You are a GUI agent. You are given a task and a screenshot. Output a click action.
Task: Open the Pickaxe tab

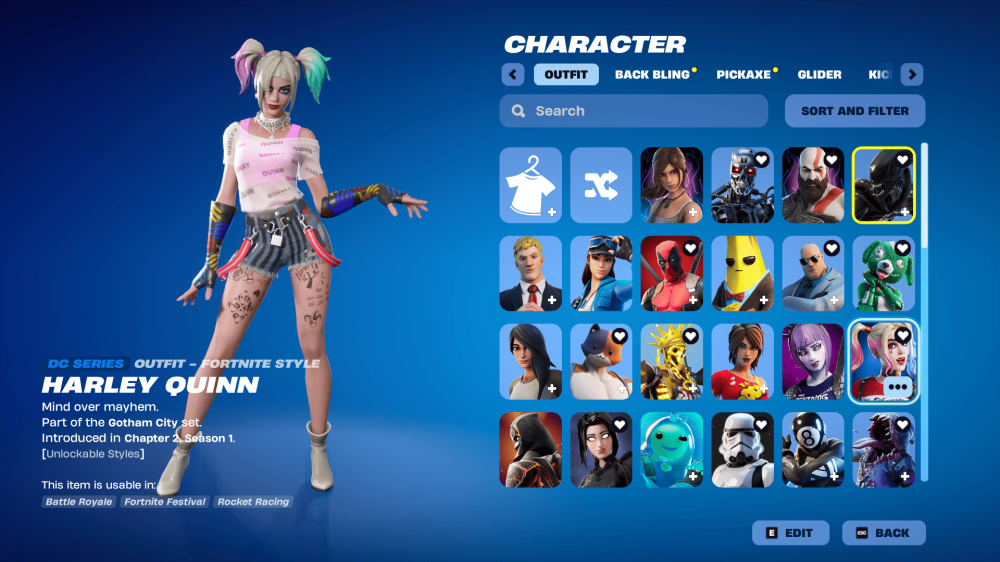click(x=743, y=75)
